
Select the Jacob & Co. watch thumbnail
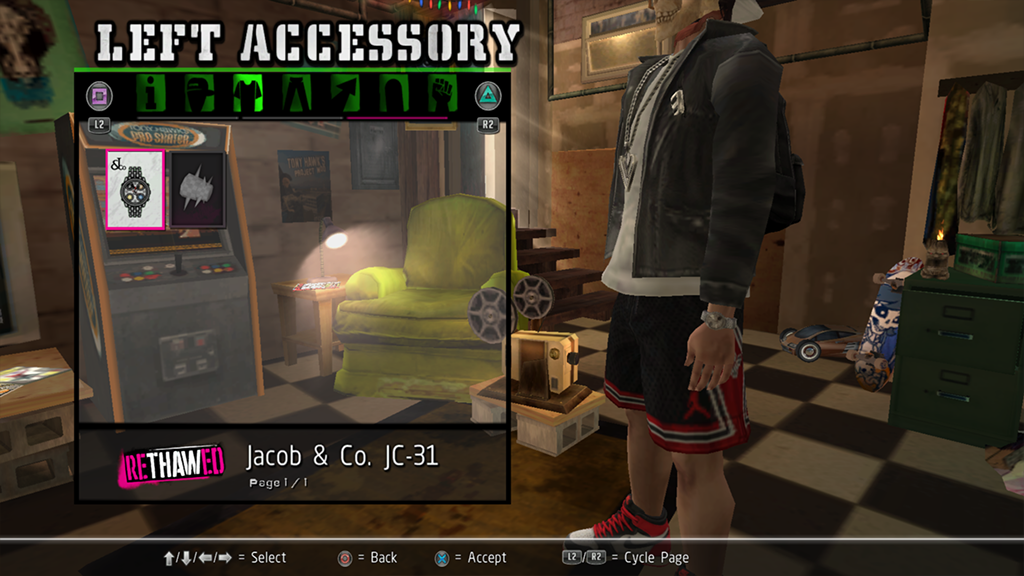pos(135,187)
